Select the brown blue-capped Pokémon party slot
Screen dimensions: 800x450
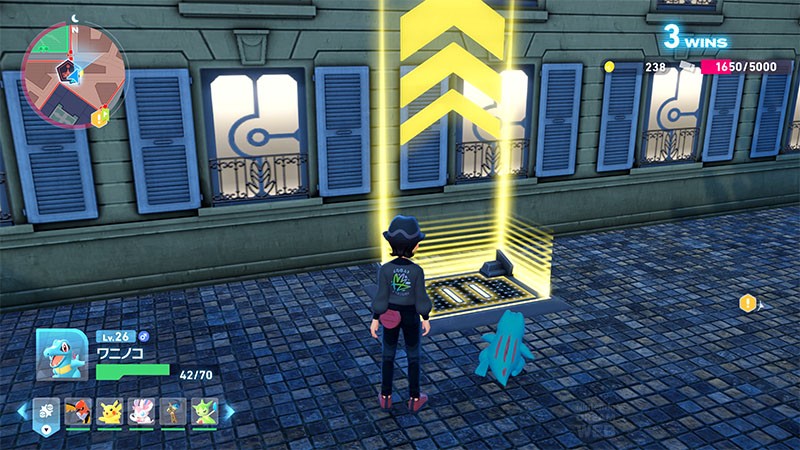tap(173, 411)
